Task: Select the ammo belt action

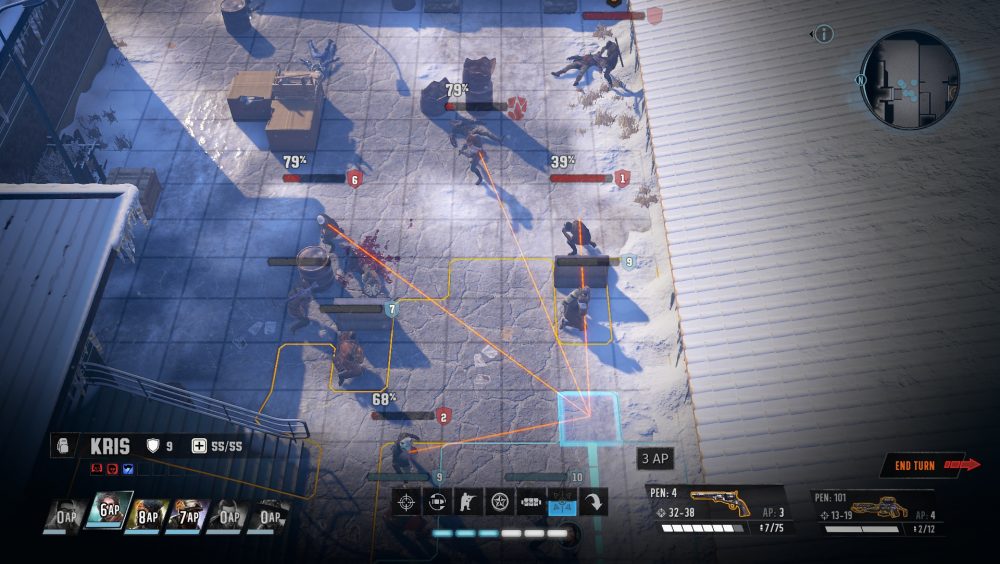Action: pyautogui.click(x=530, y=502)
